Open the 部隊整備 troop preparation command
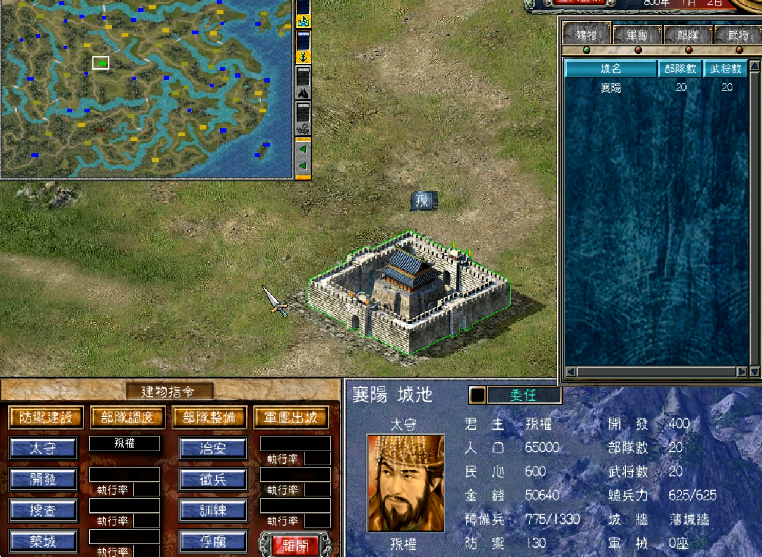 210,417
